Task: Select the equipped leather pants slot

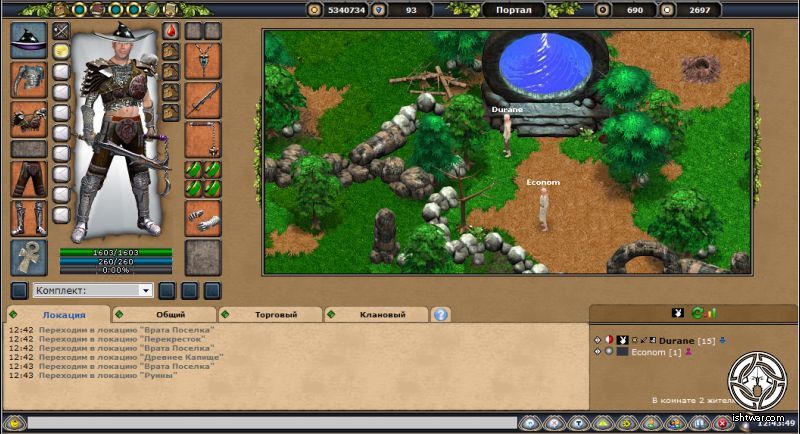Action: tap(29, 179)
